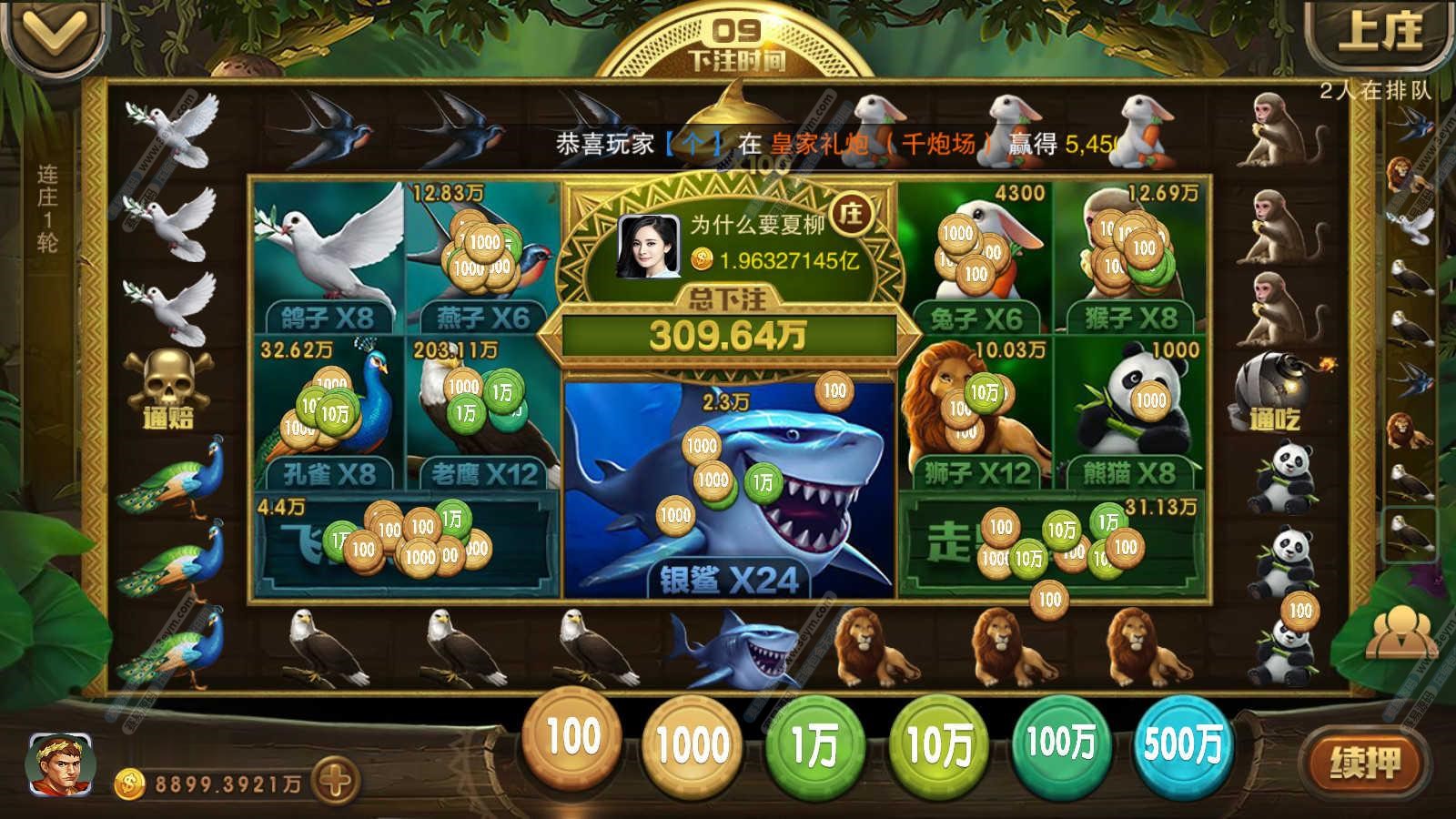Bet on the 孔雀 X8 peacock tile
This screenshot has height=819, width=1456.
tap(328, 411)
